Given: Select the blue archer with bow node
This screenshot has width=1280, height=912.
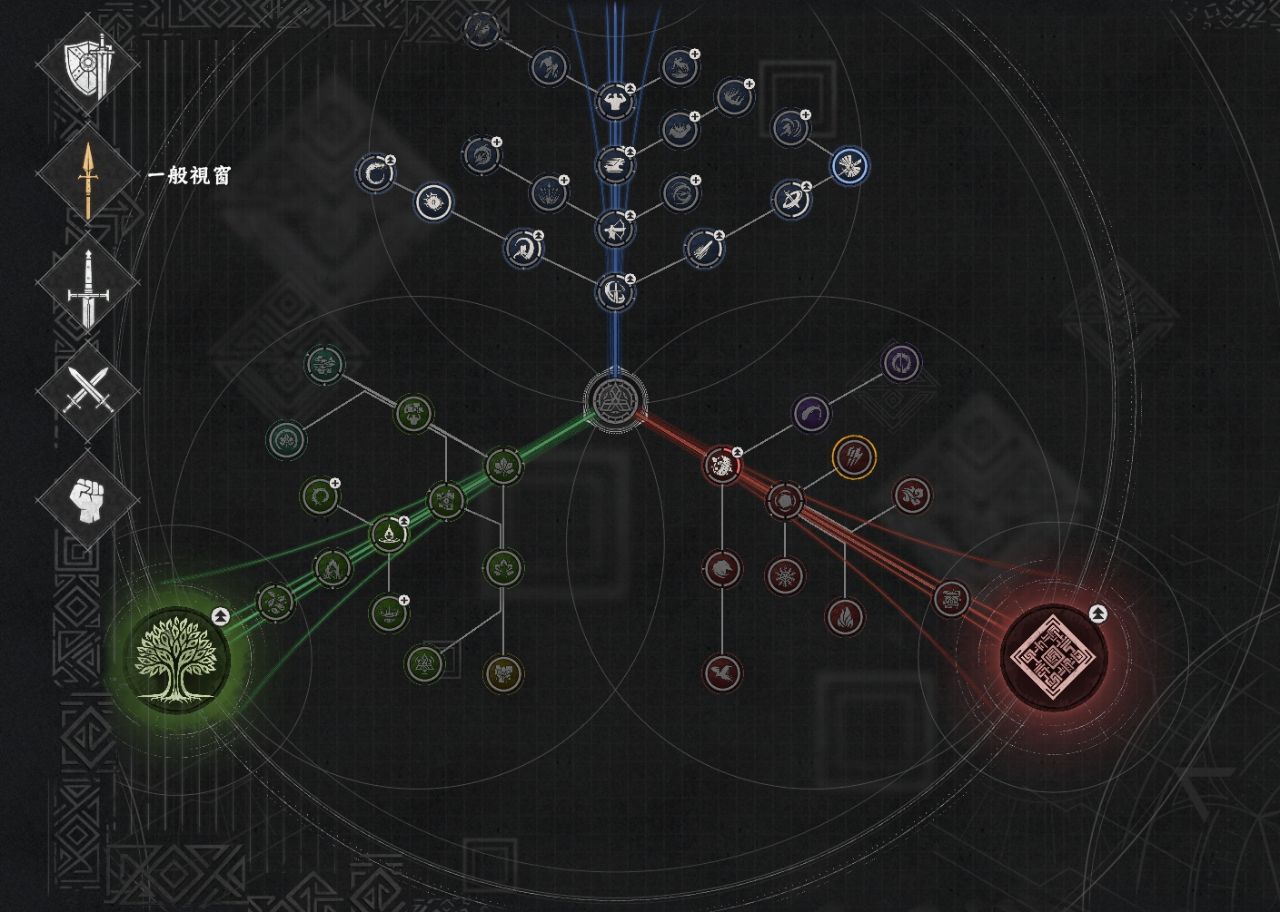Looking at the screenshot, I should click(615, 229).
